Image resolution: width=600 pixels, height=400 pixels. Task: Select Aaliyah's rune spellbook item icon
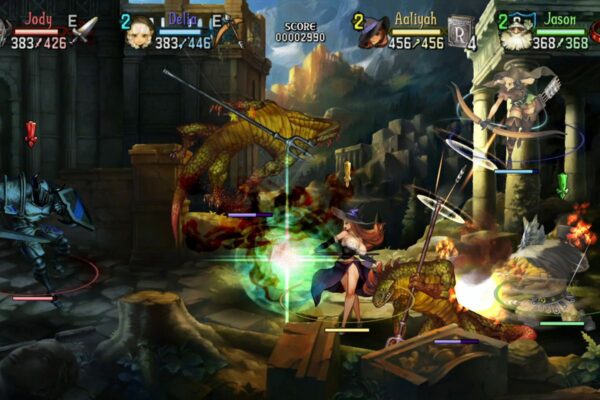(461, 30)
